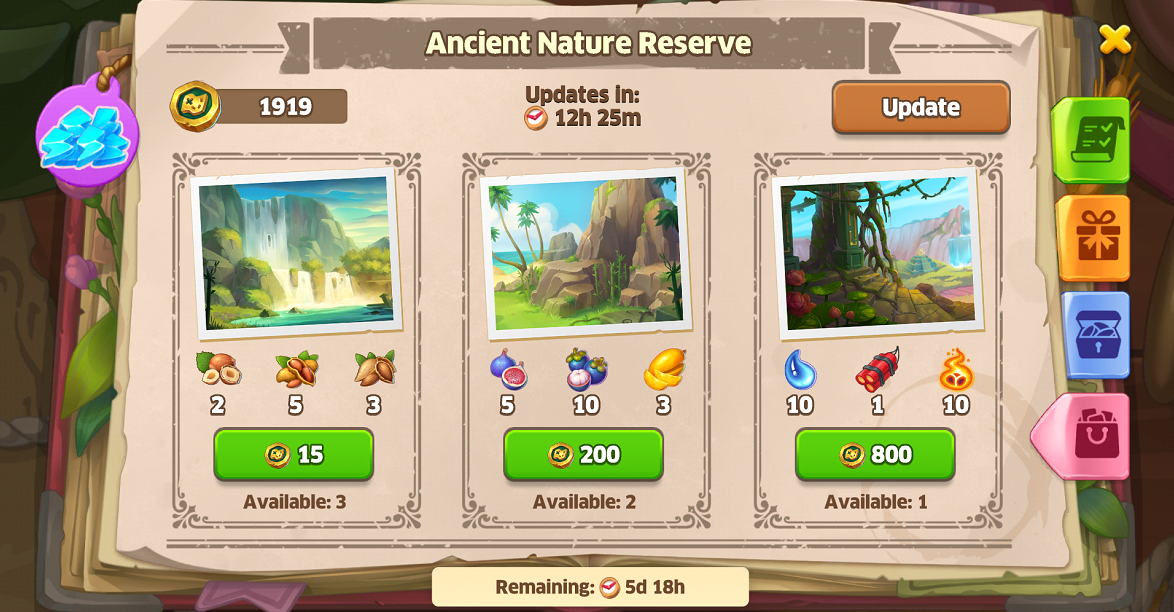Screen dimensions: 1174x612
Task: Select the waterfall landscape picture
Action: 295,251
